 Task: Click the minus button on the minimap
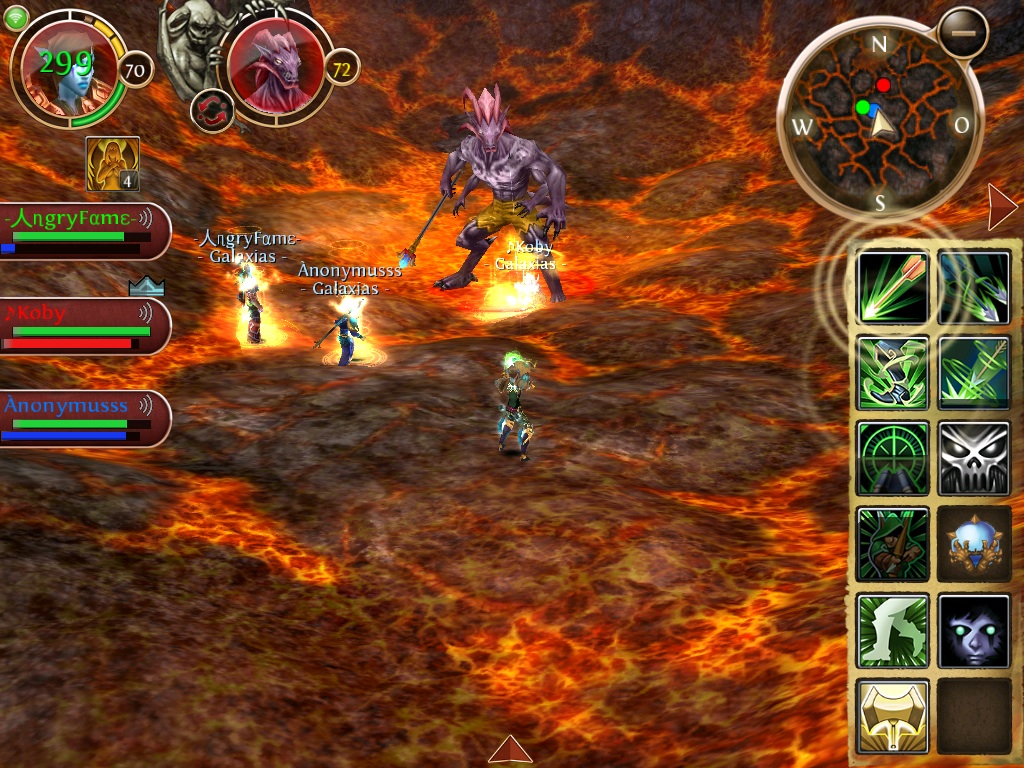[963, 33]
